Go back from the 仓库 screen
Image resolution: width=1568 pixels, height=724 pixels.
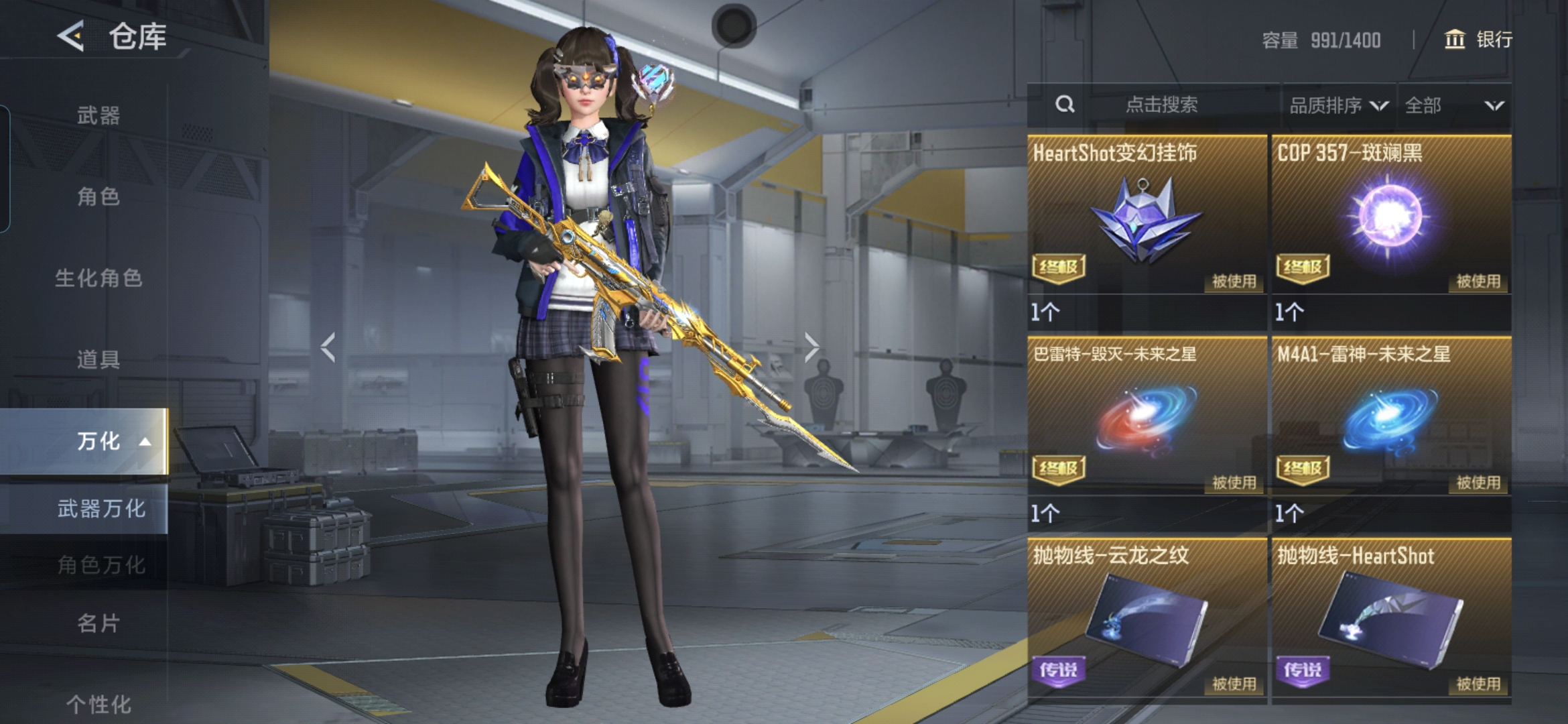[71, 36]
